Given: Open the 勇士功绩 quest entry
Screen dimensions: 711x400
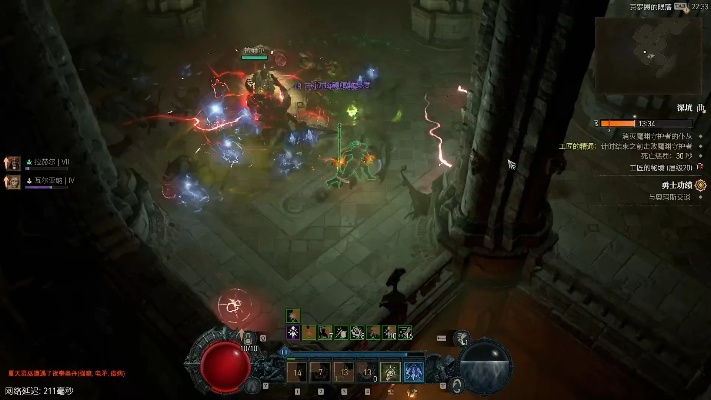Looking at the screenshot, I should point(672,184).
